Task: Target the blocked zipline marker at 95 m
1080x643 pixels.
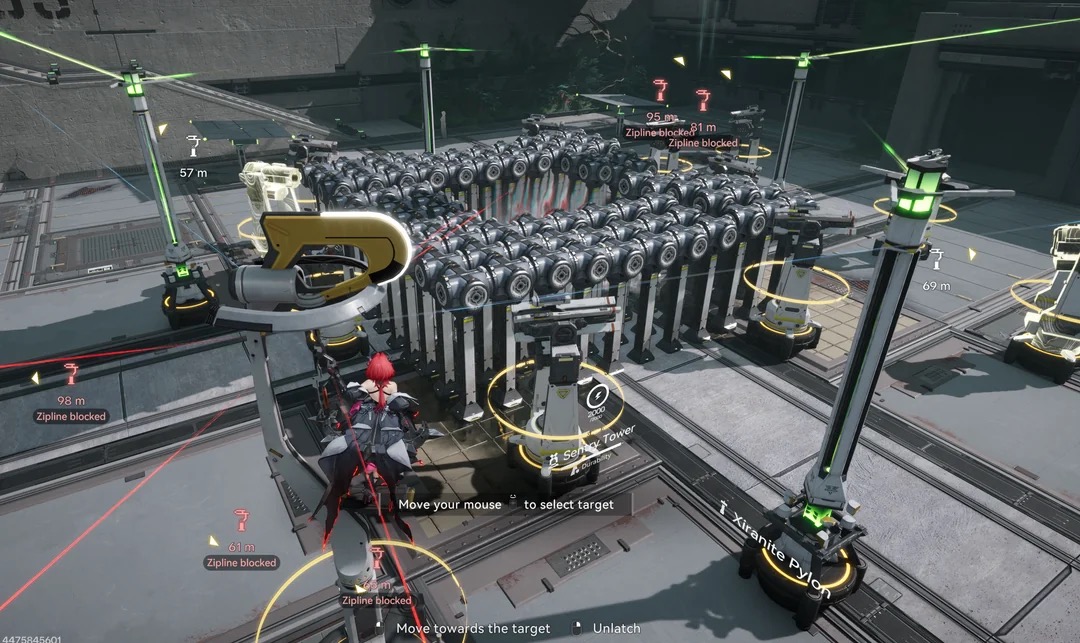Action: [x=659, y=91]
